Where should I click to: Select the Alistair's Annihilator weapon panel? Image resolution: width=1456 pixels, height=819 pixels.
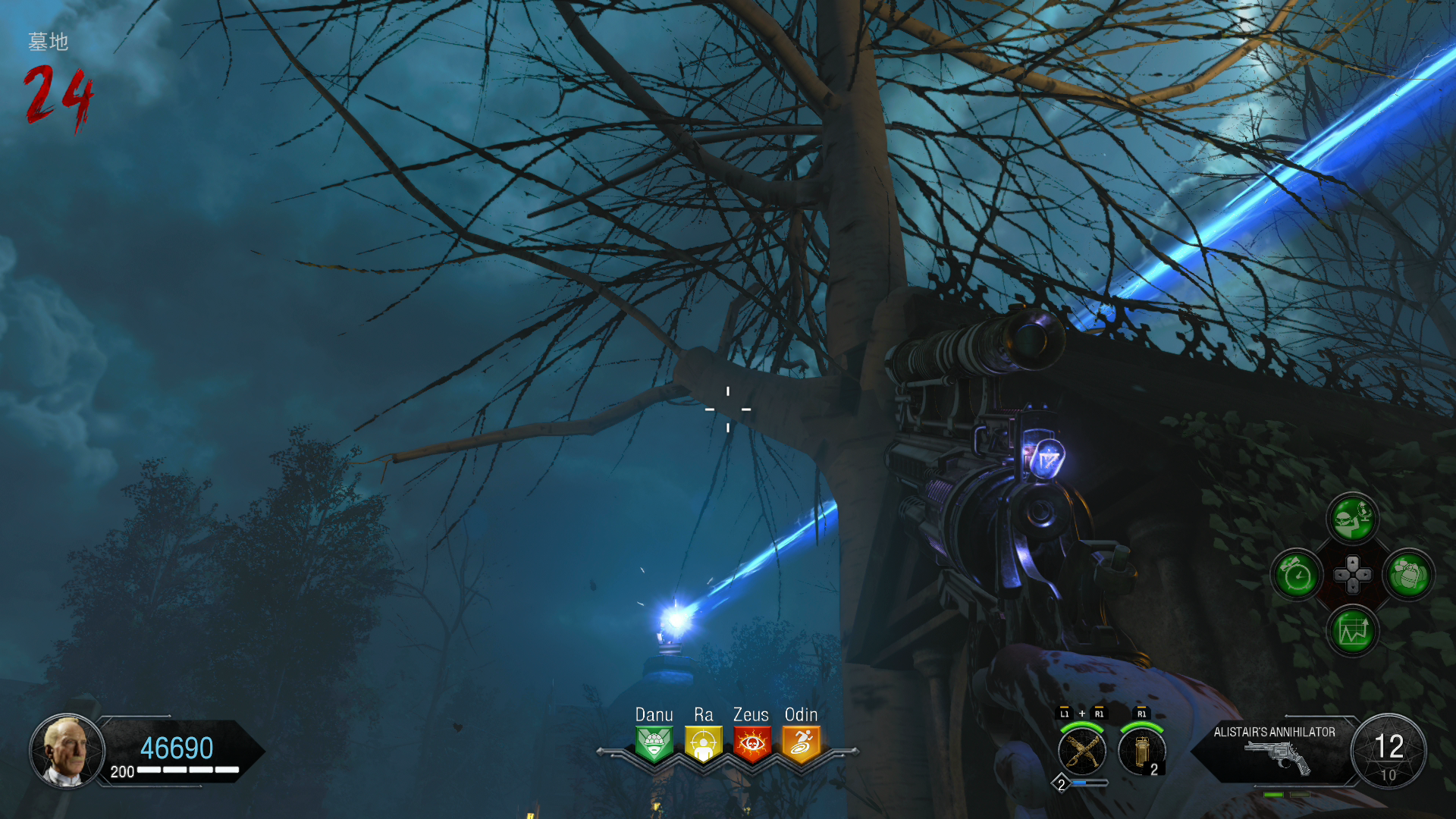point(1276,750)
